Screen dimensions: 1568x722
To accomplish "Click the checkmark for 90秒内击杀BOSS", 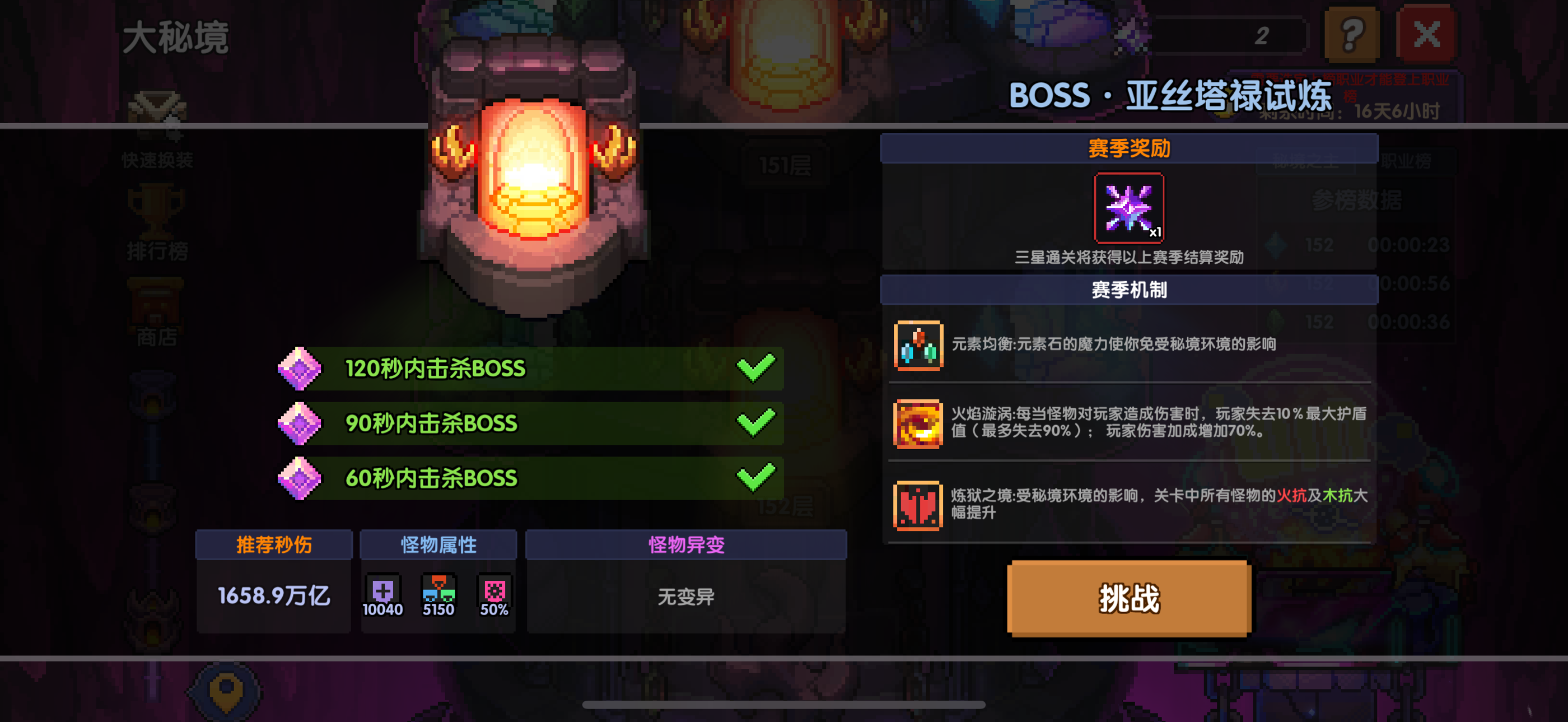I will pos(757,422).
